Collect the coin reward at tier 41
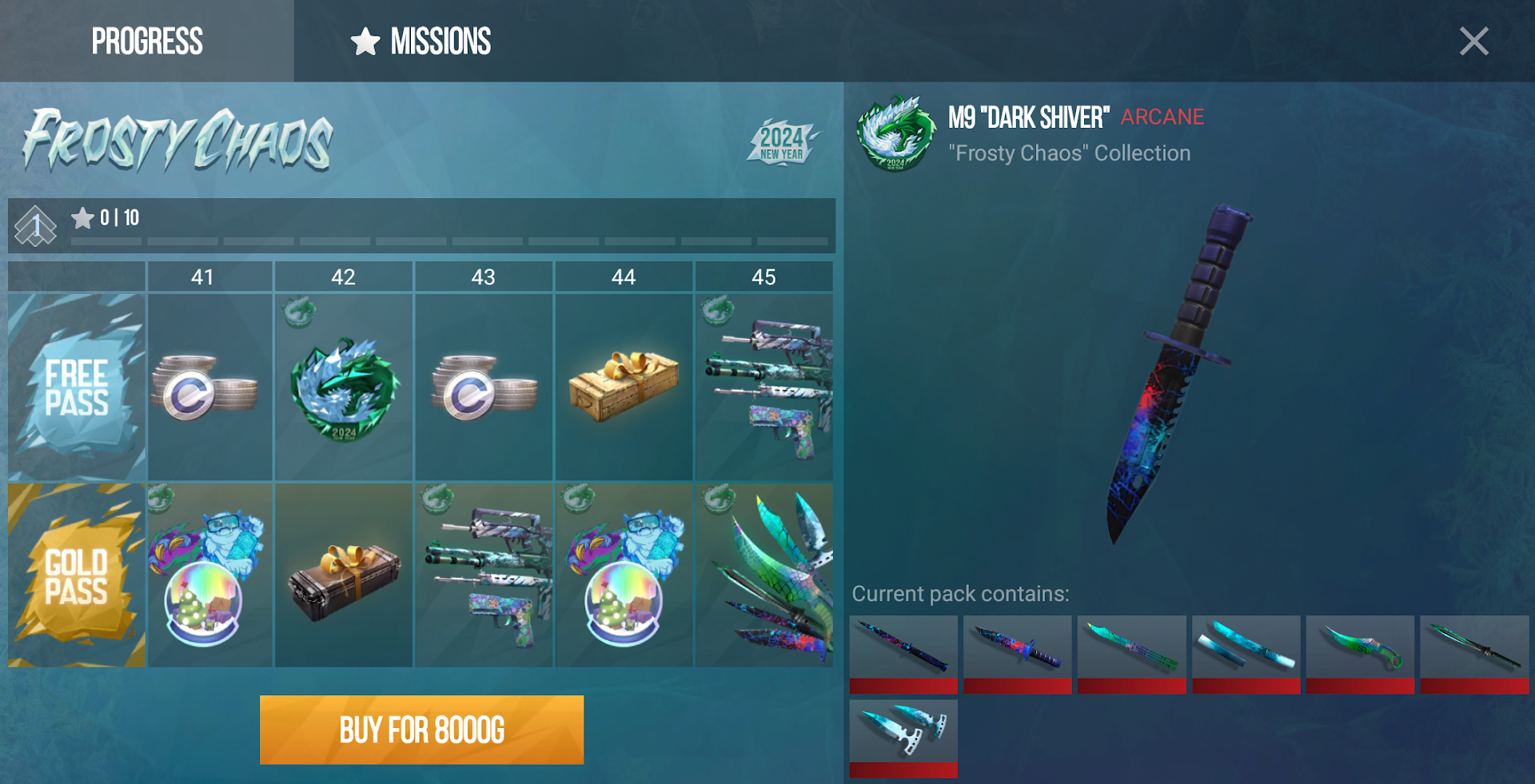 click(x=209, y=386)
